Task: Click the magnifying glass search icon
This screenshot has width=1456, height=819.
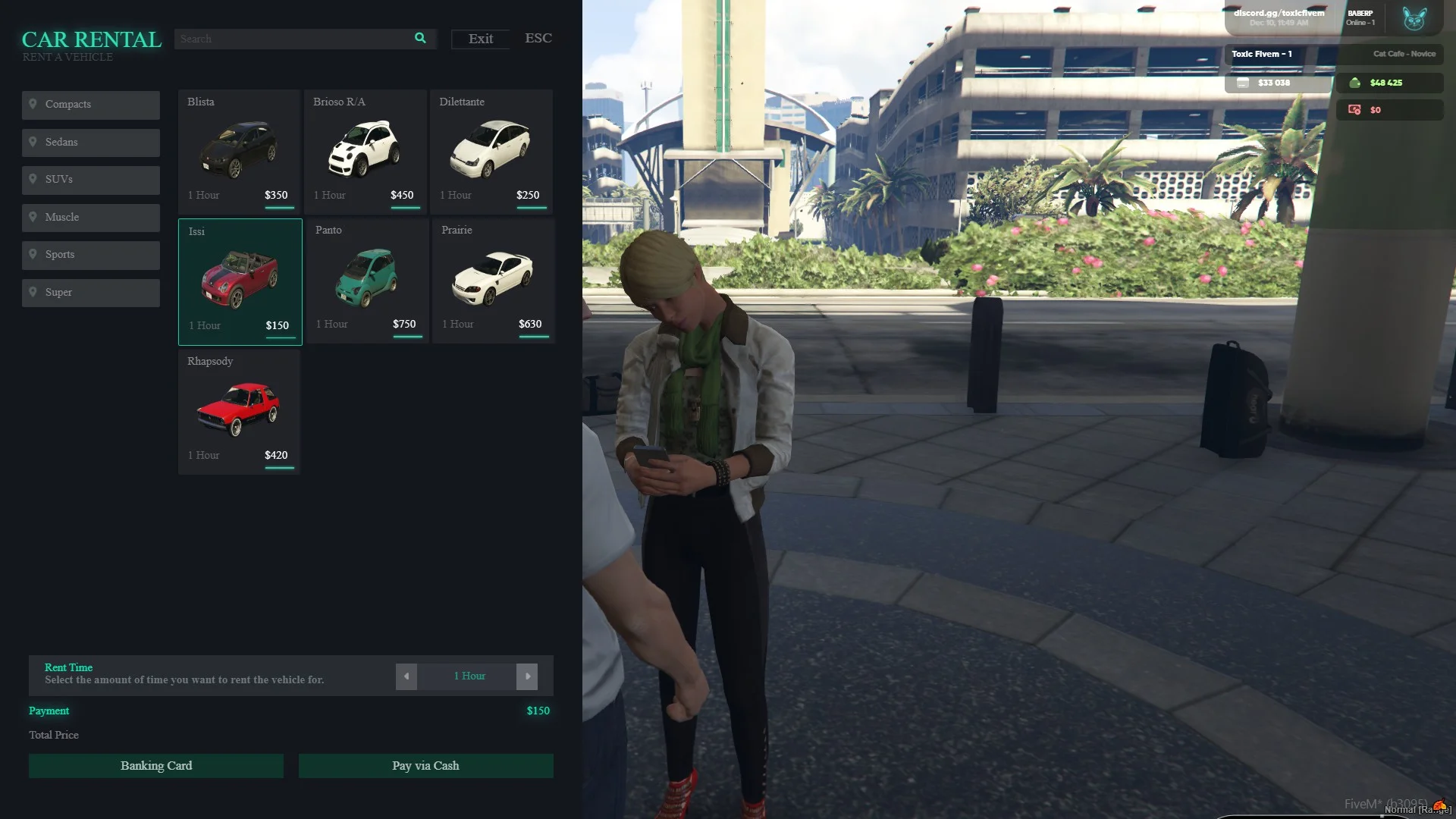Action: (420, 39)
